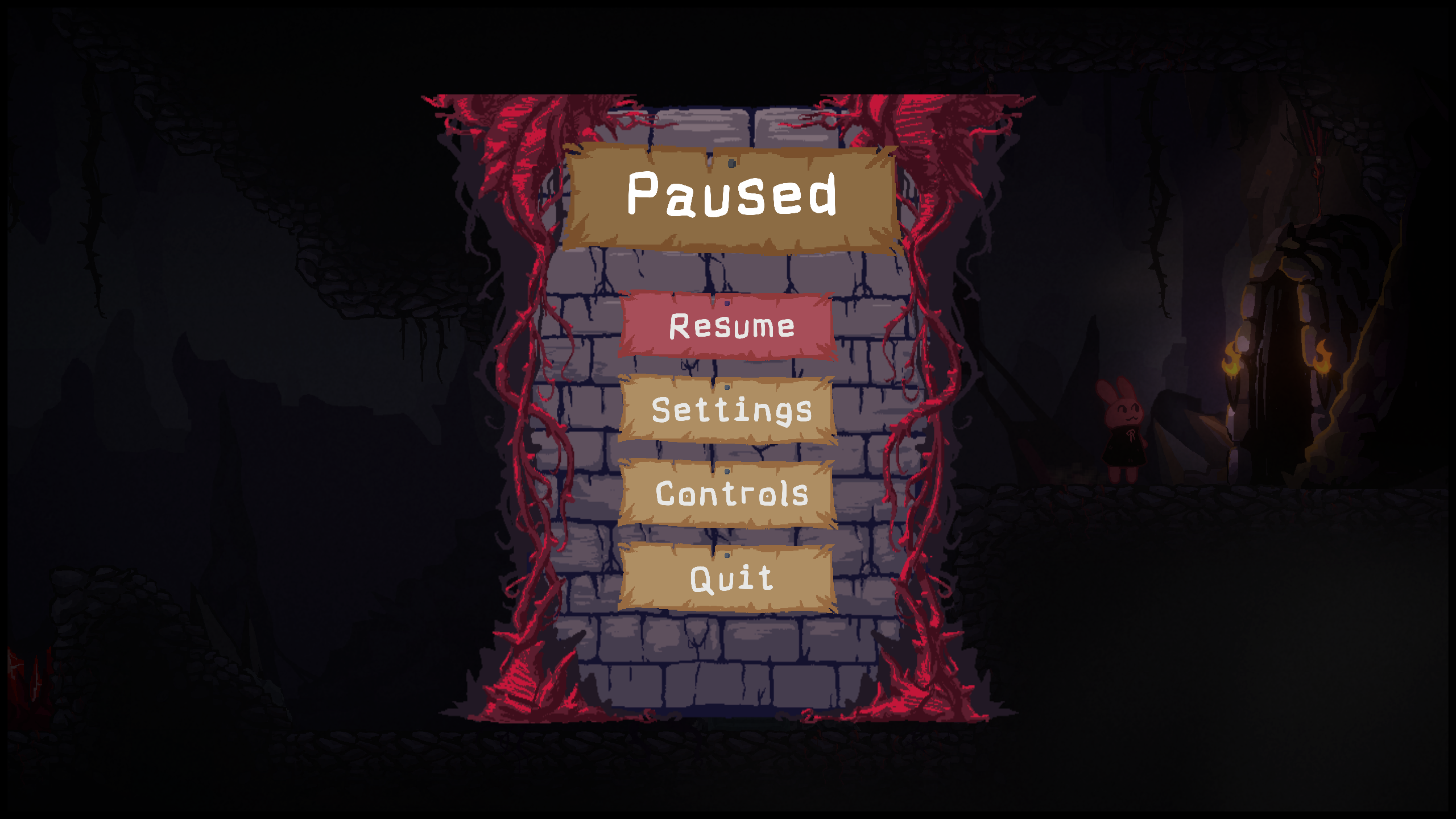Show the Controls screen
The height and width of the screenshot is (819, 1456).
(728, 494)
